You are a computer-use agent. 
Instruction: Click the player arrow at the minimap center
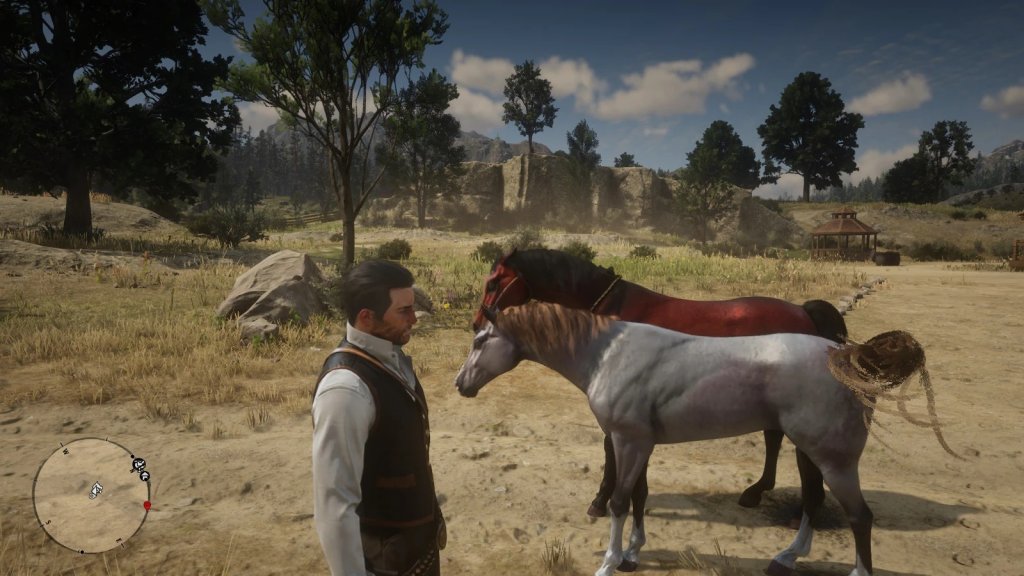pyautogui.click(x=95, y=490)
